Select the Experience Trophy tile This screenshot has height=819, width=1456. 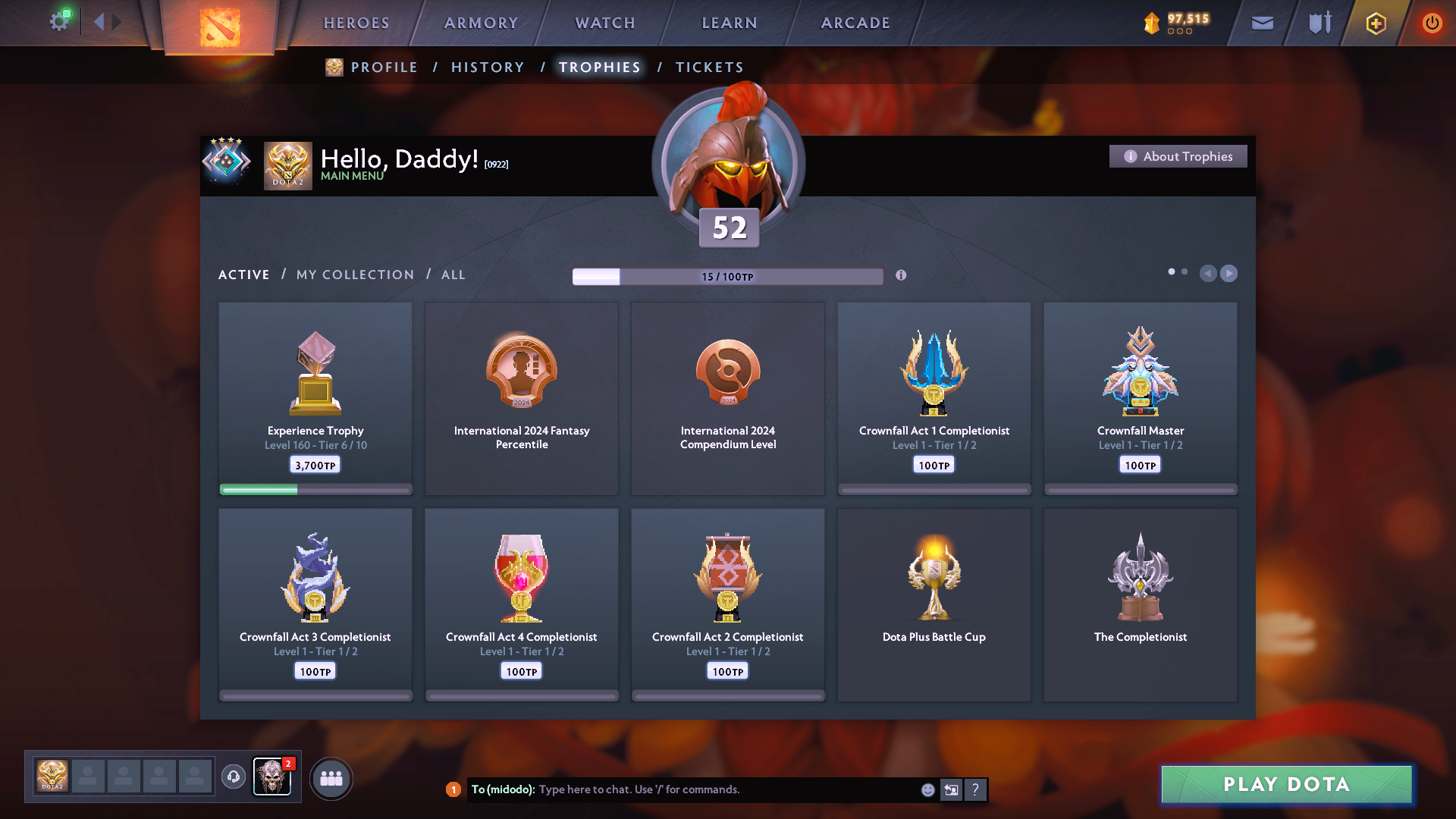coord(315,398)
